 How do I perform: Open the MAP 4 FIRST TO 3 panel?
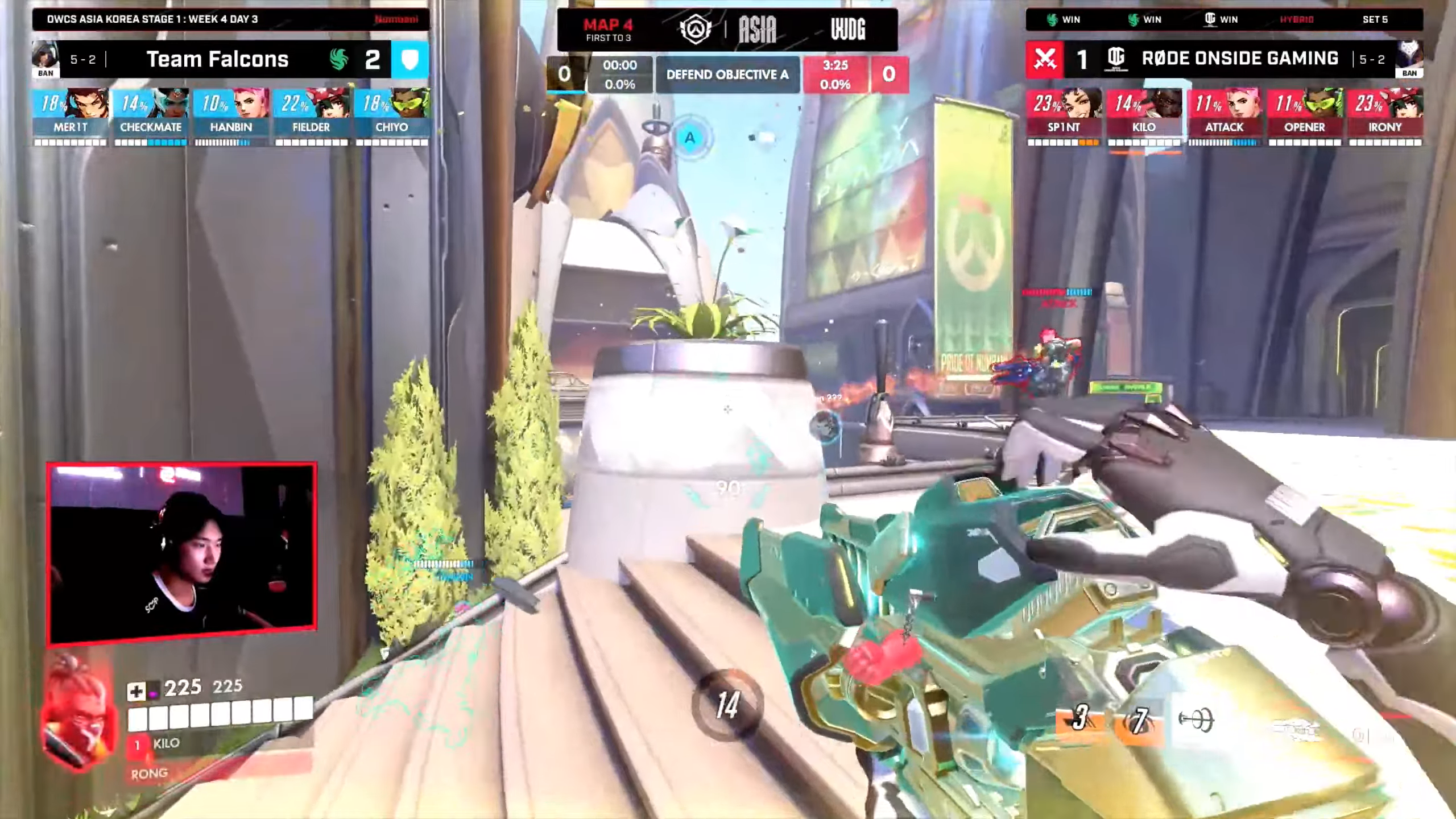click(610, 30)
